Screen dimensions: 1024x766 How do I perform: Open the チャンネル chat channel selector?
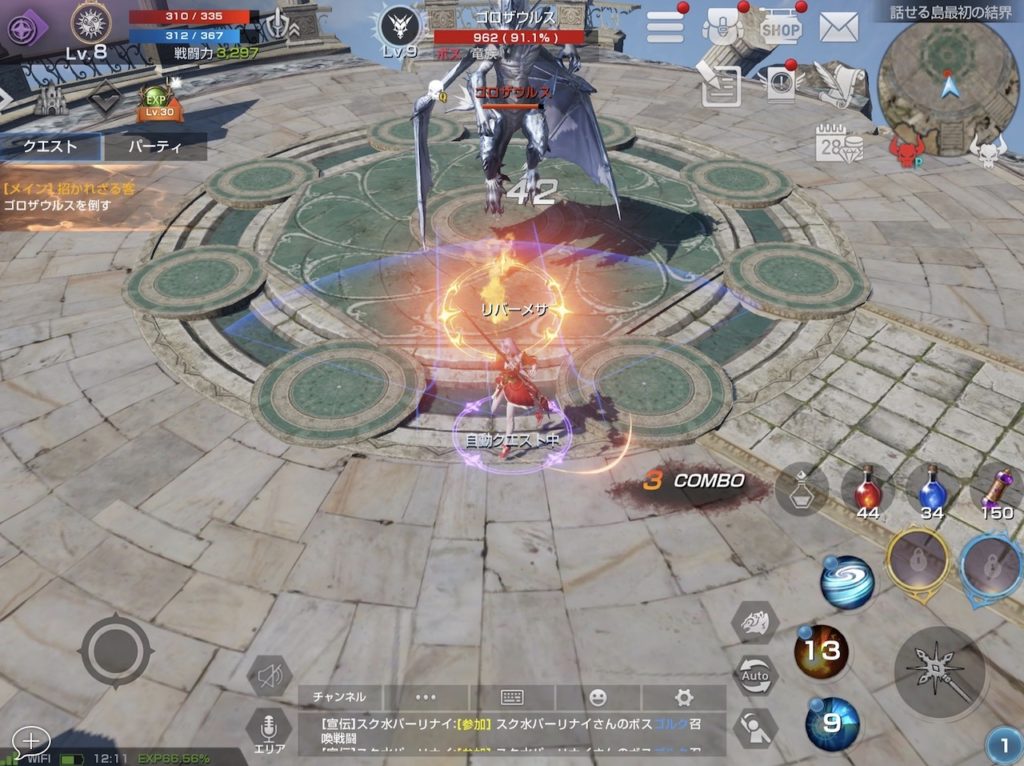[340, 697]
